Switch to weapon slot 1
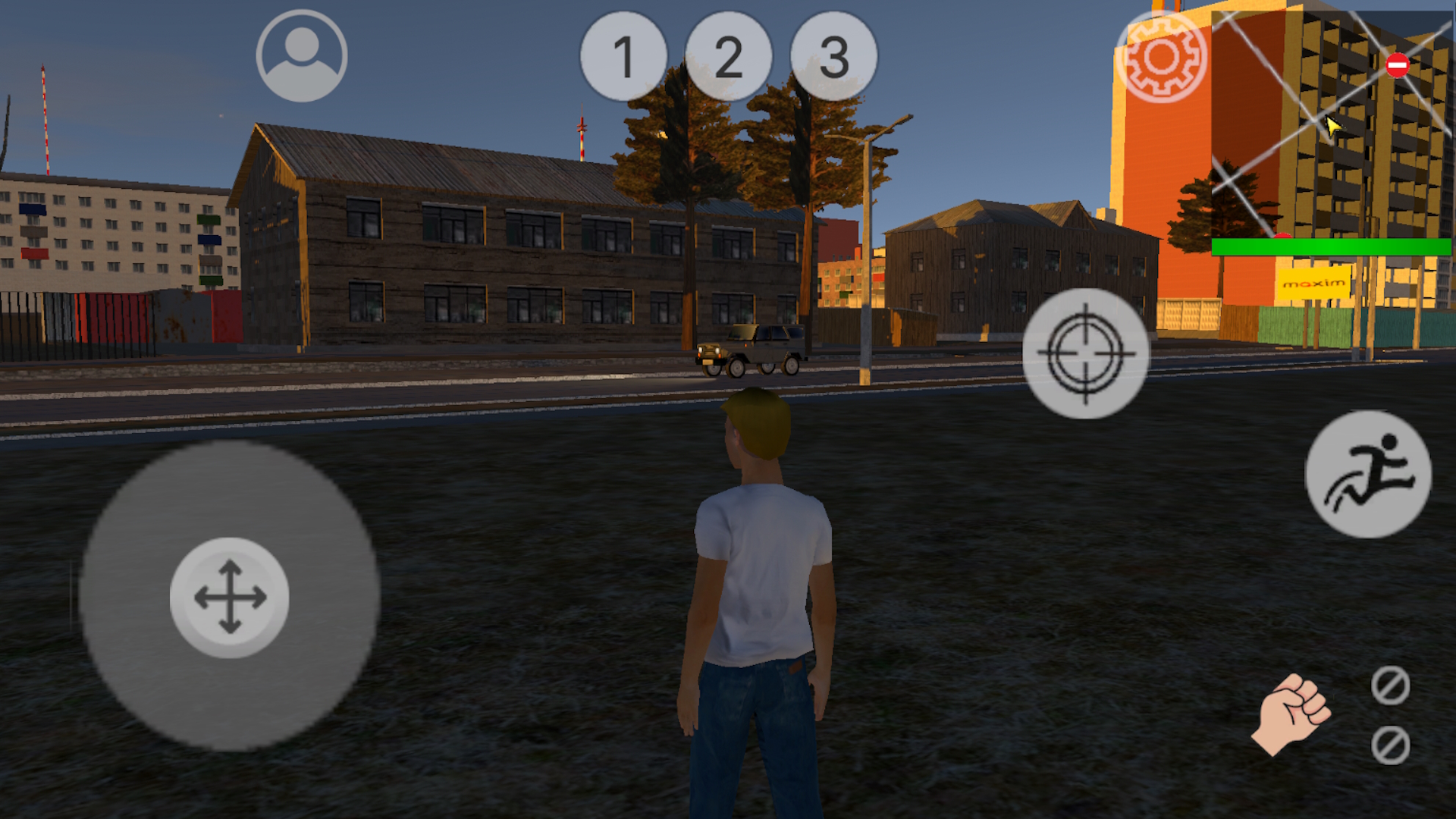1456x819 pixels. (623, 57)
